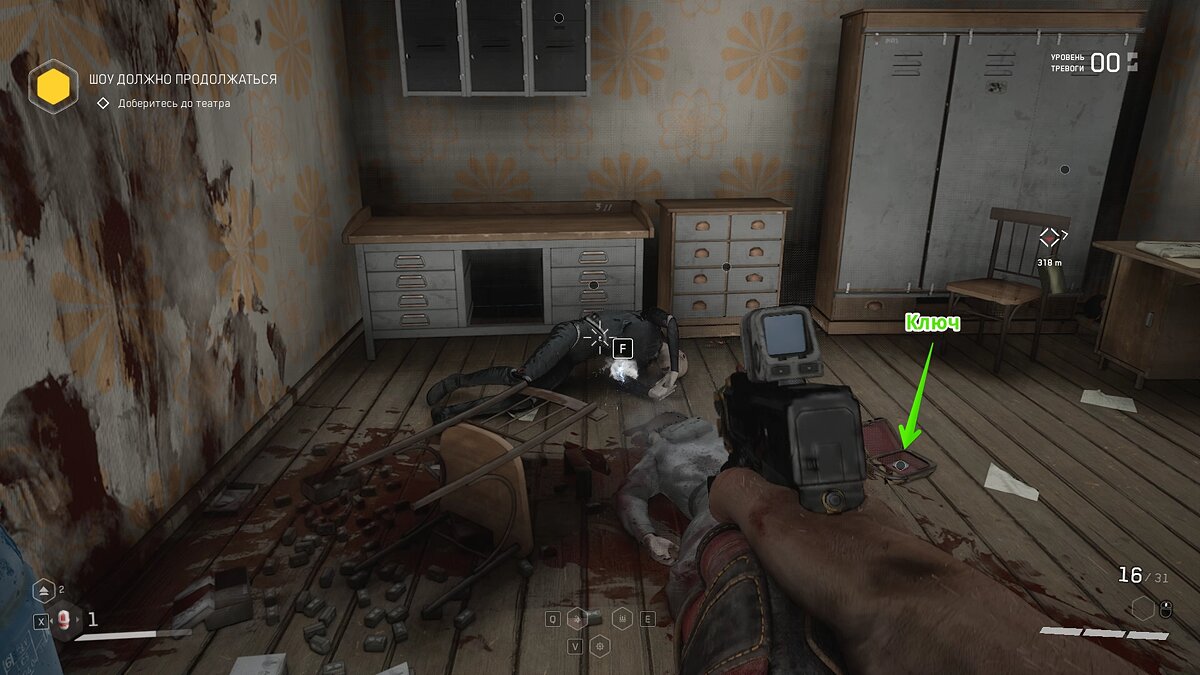1200x675 pixels.
Task: Activate the frost ability hexagon icon
Action: [x=622, y=619]
